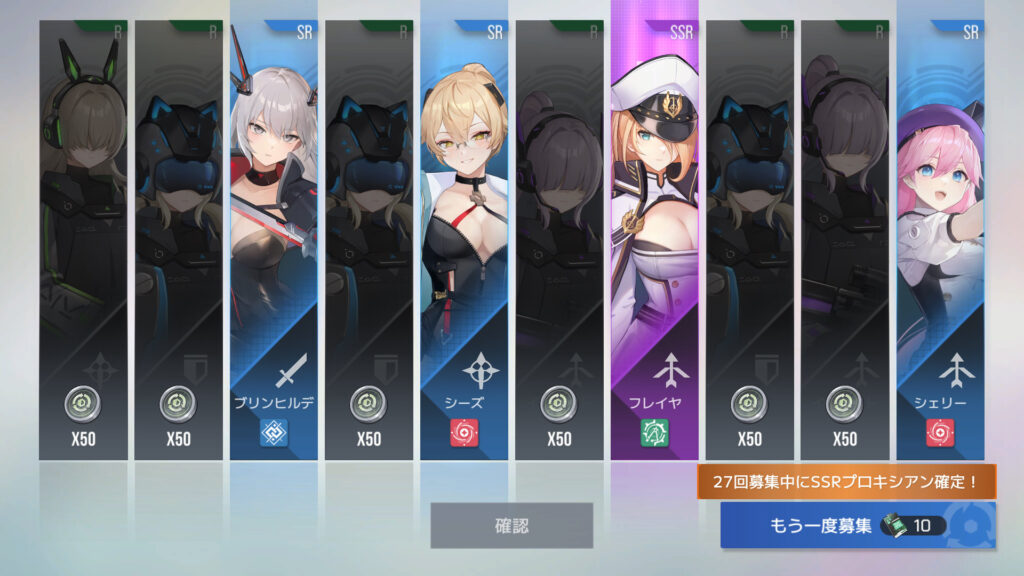The width and height of the screenshot is (1024, 576).
Task: Select the シーズ SR character card
Action: tap(464, 240)
